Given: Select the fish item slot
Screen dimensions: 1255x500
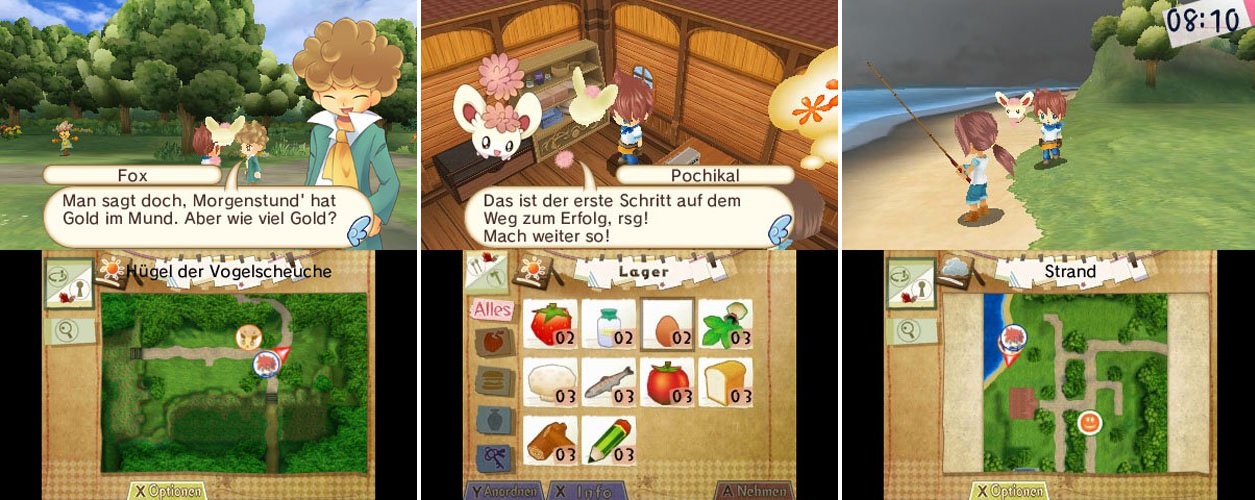Looking at the screenshot, I should (x=609, y=381).
